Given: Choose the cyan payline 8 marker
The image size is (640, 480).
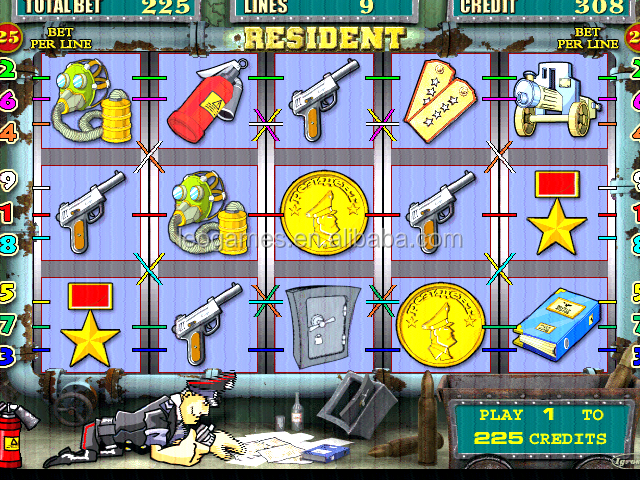Looking at the screenshot, I should (x=9, y=243).
